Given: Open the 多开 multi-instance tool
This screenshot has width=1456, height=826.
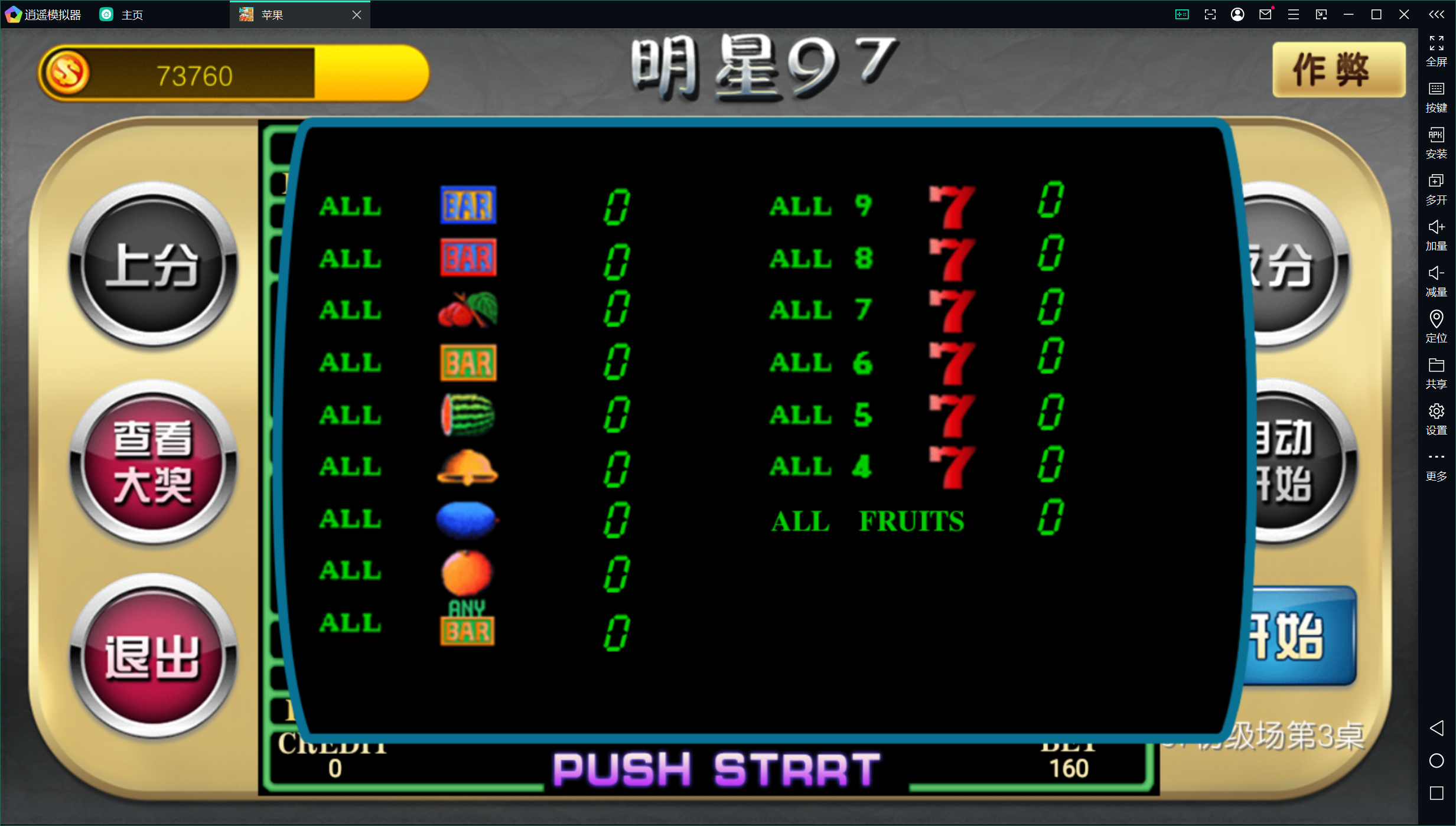Looking at the screenshot, I should 1437,189.
